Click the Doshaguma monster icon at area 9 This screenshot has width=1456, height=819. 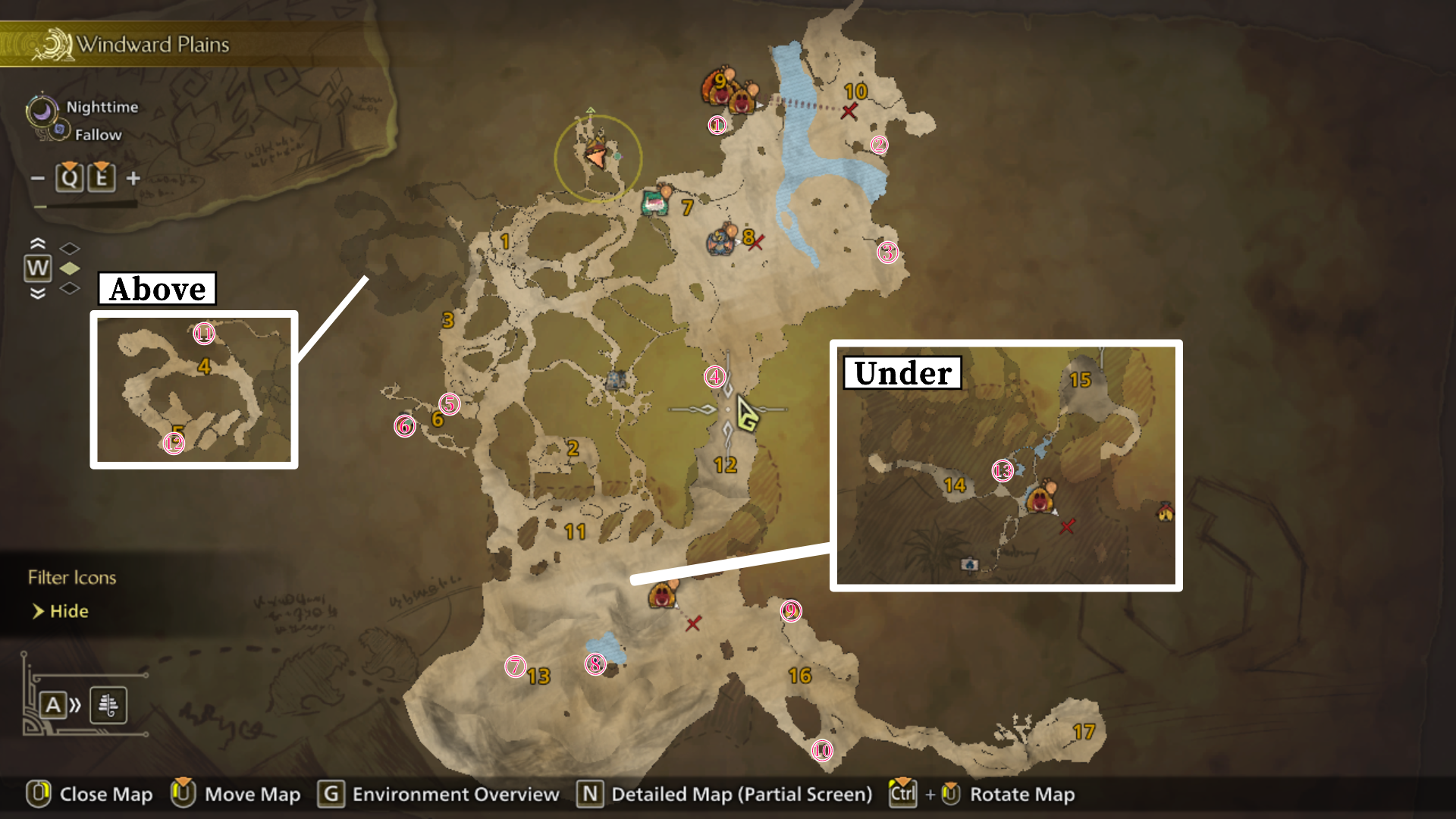coord(730,93)
